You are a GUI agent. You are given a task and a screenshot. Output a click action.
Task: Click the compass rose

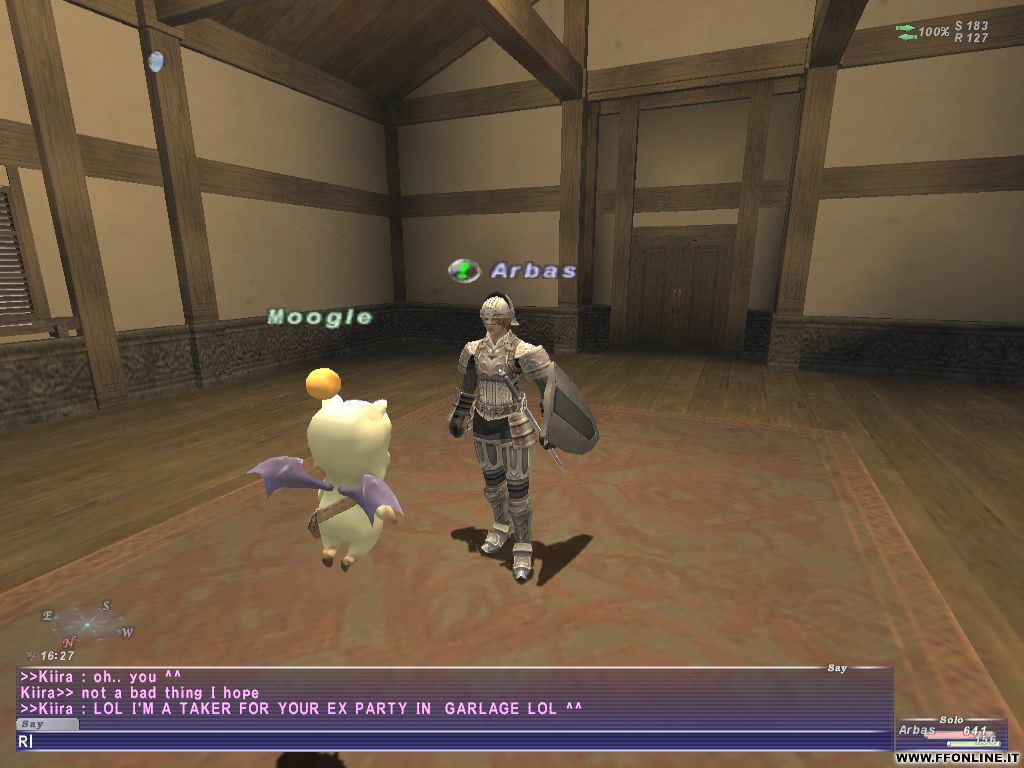[x=87, y=624]
